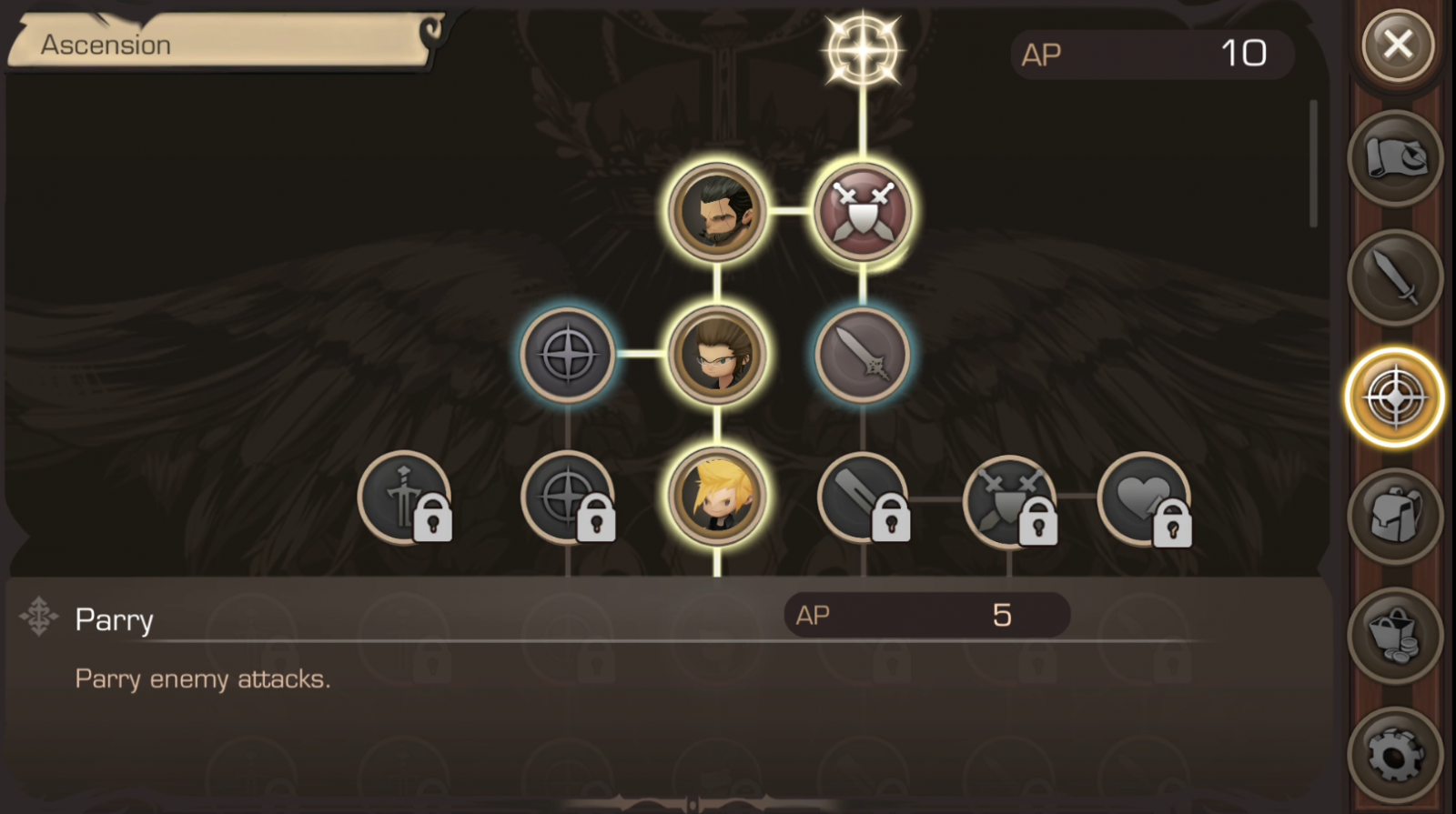Viewport: 1456px width, 814px height.
Task: Open the shopping bag store menu
Action: [x=1395, y=635]
